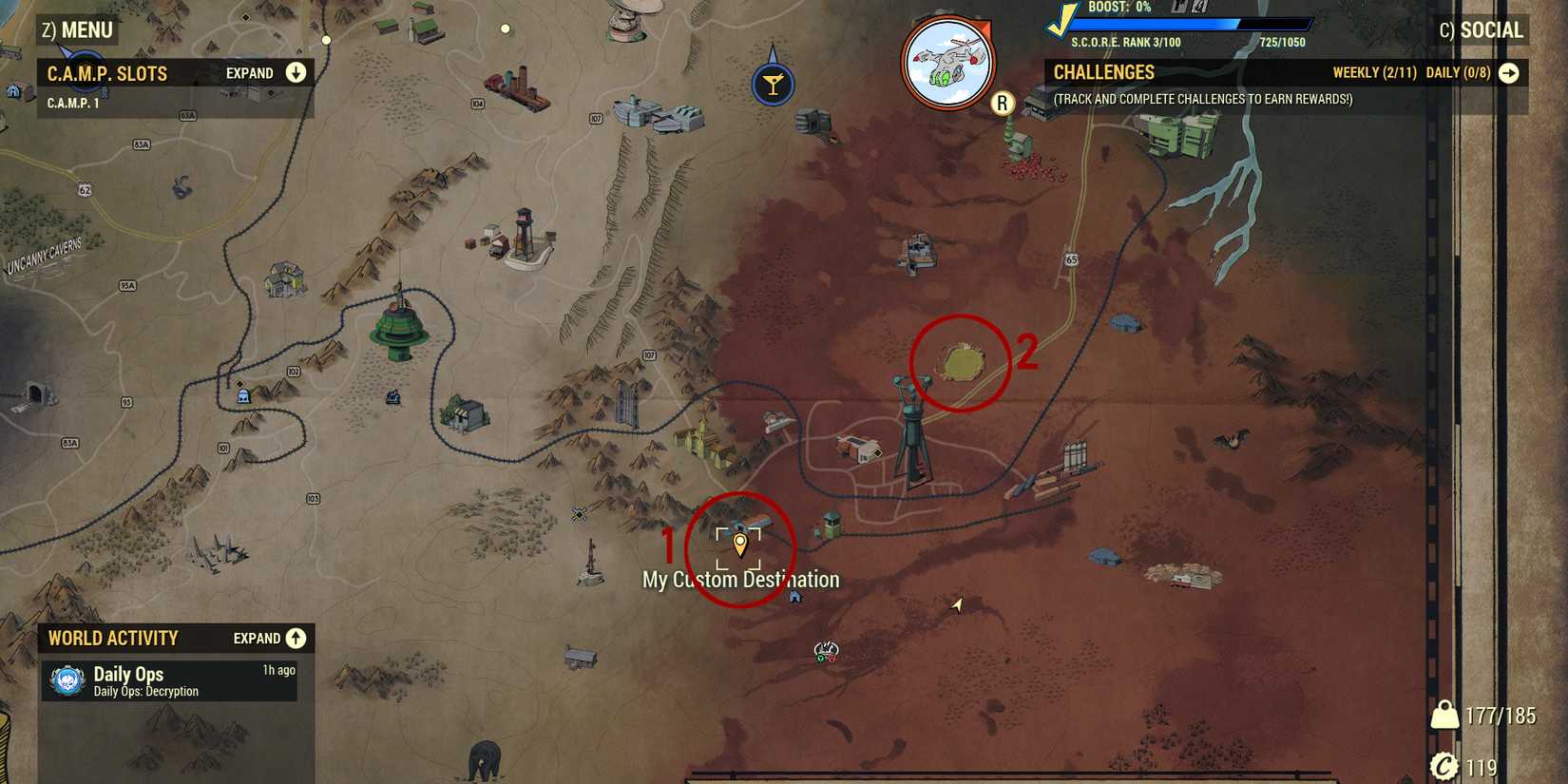The image size is (1568, 784).
Task: Expand the C.A.M.P. SLOTS panel
Action: pyautogui.click(x=296, y=72)
